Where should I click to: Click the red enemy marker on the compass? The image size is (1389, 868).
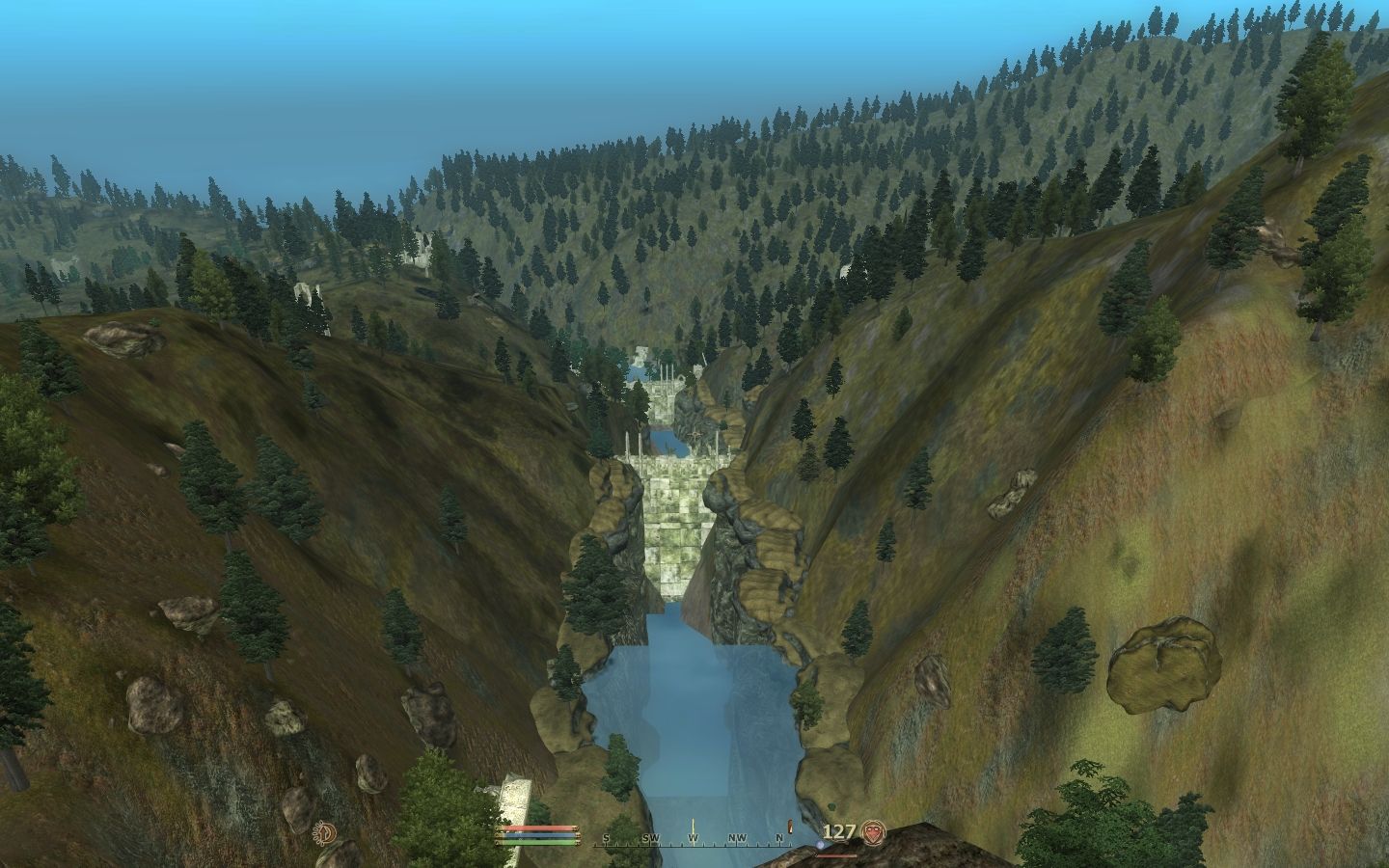pyautogui.click(x=790, y=827)
